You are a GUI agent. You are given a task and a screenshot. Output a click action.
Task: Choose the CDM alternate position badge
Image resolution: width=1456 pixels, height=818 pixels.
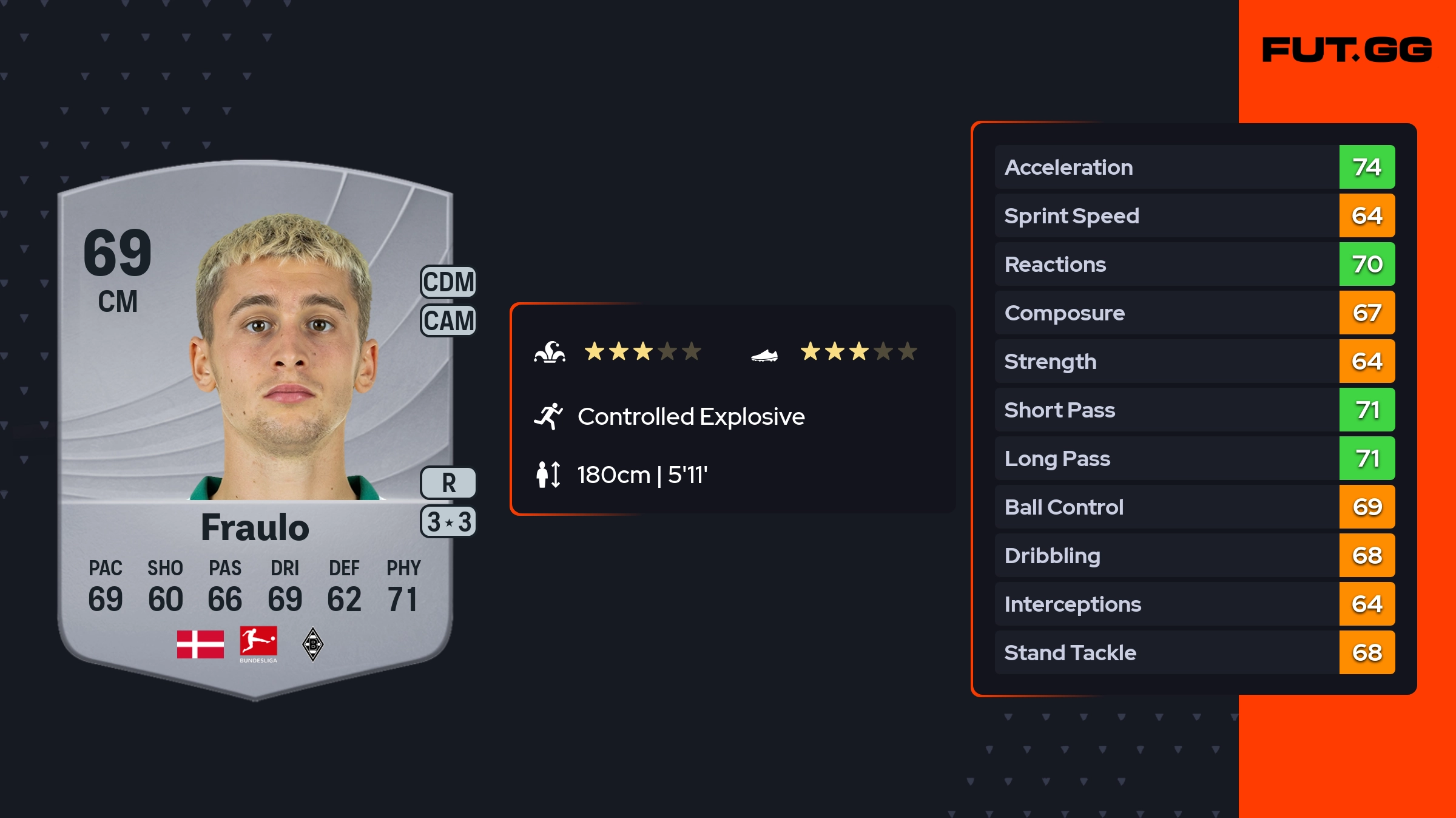coord(448,282)
